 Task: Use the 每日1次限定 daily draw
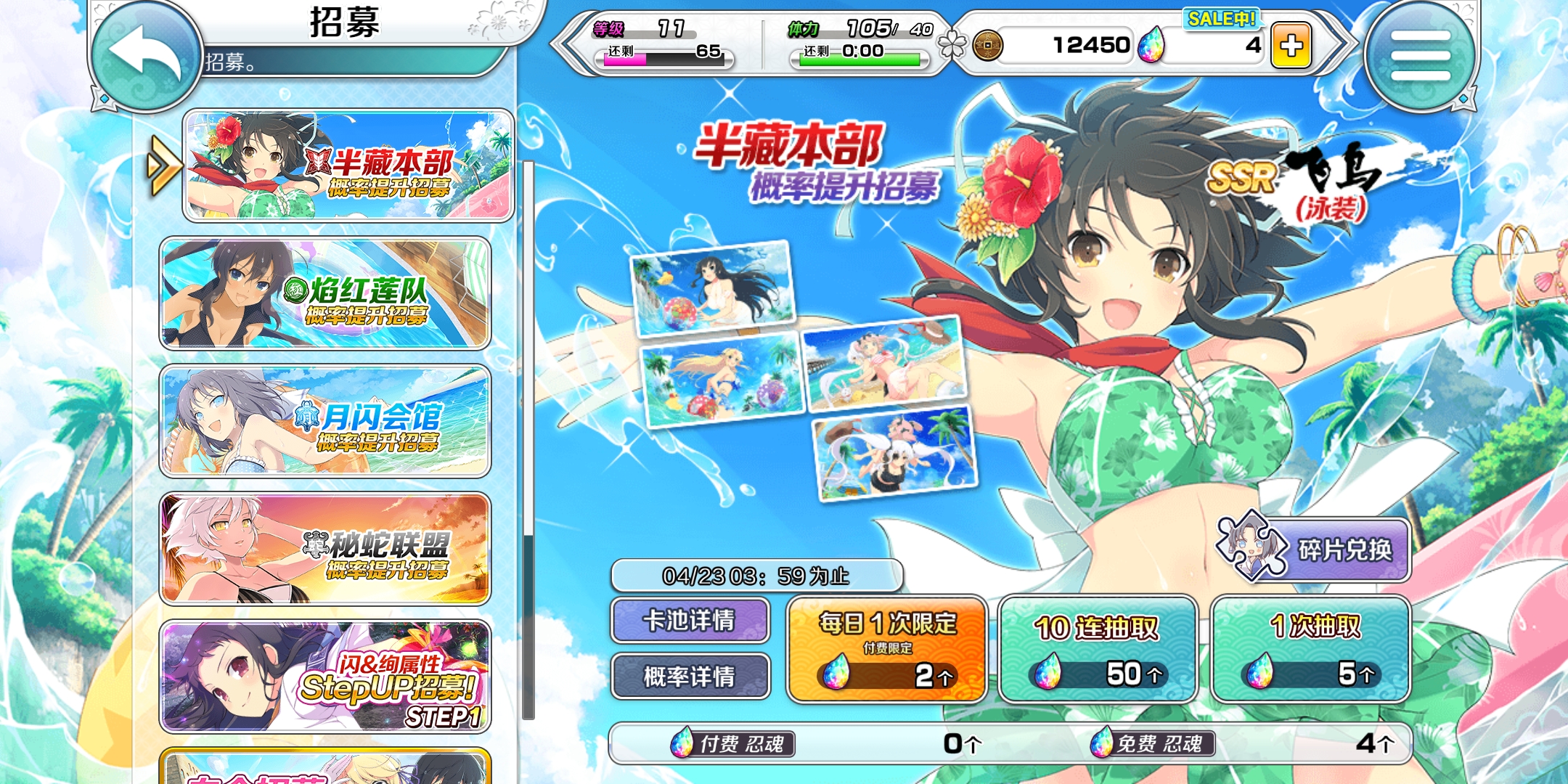pyautogui.click(x=886, y=650)
